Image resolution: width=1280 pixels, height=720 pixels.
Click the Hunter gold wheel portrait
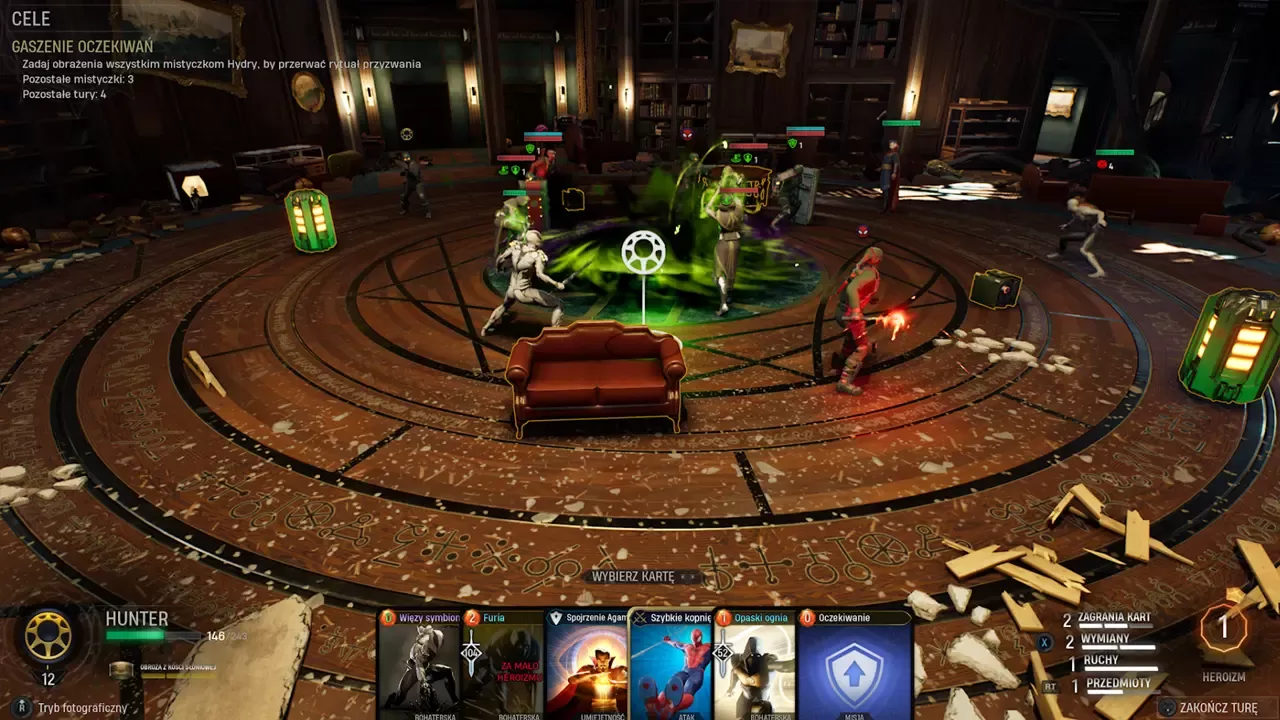(48, 636)
